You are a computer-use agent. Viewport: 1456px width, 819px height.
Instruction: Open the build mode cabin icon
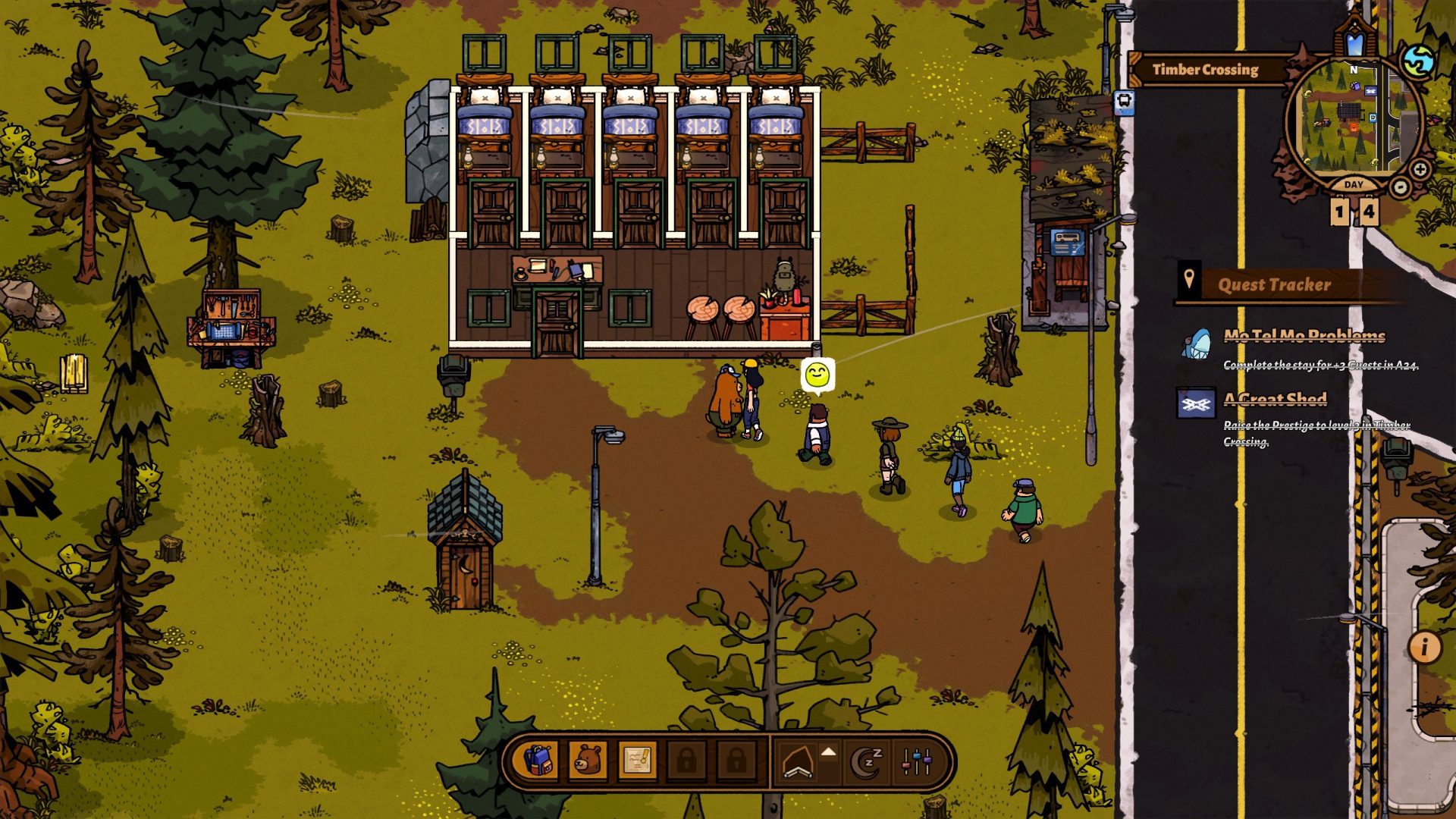797,762
